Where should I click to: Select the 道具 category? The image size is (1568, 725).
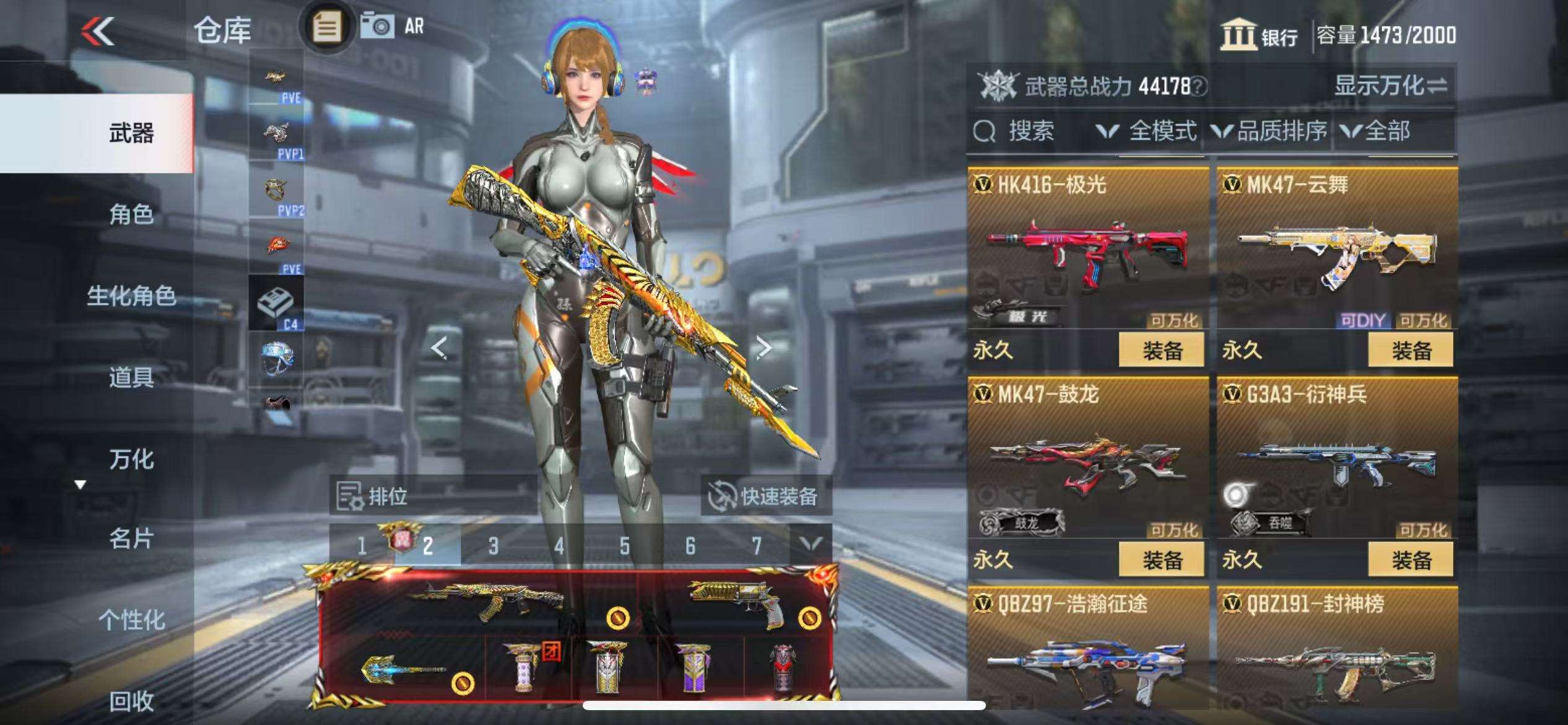131,377
